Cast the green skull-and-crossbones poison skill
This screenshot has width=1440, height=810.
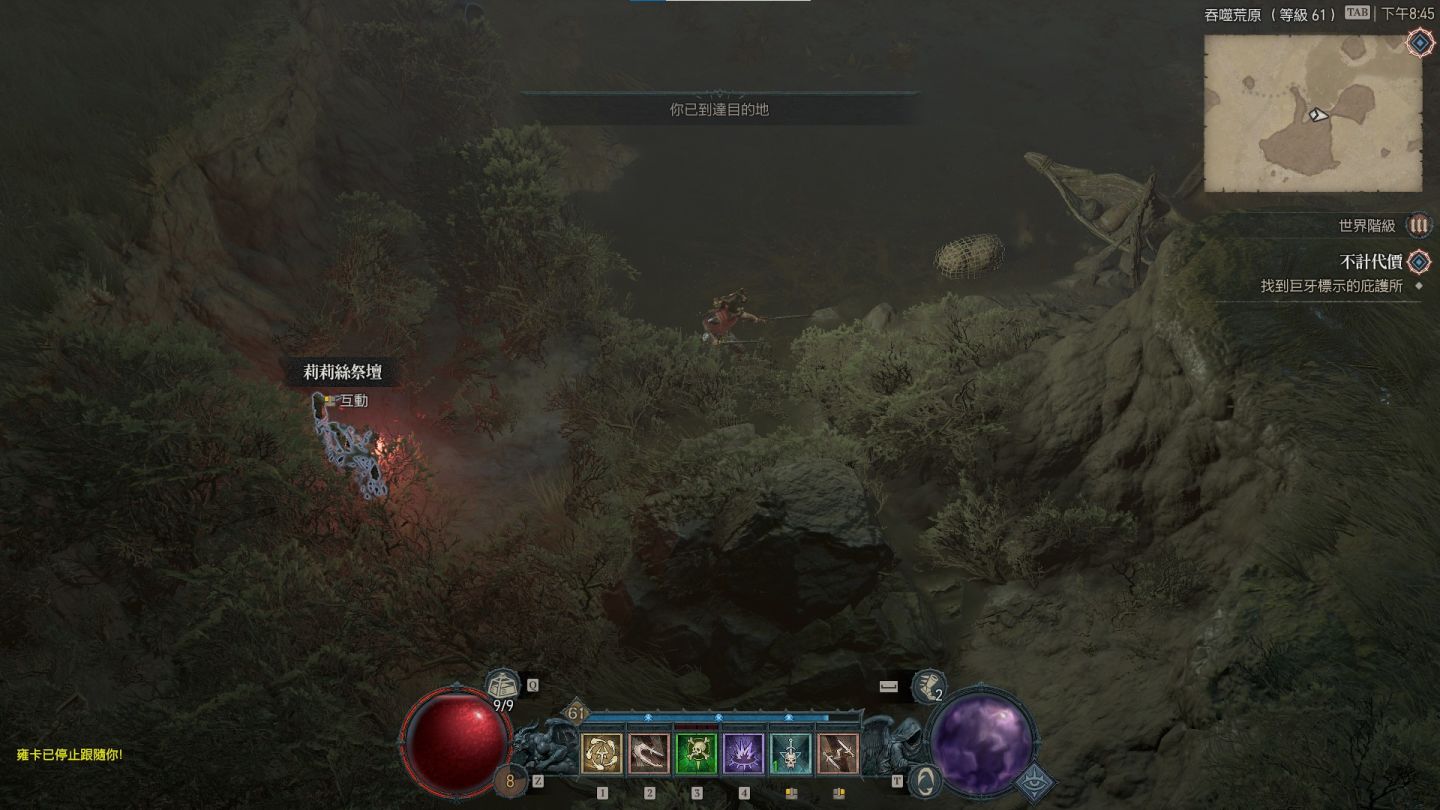pos(696,754)
